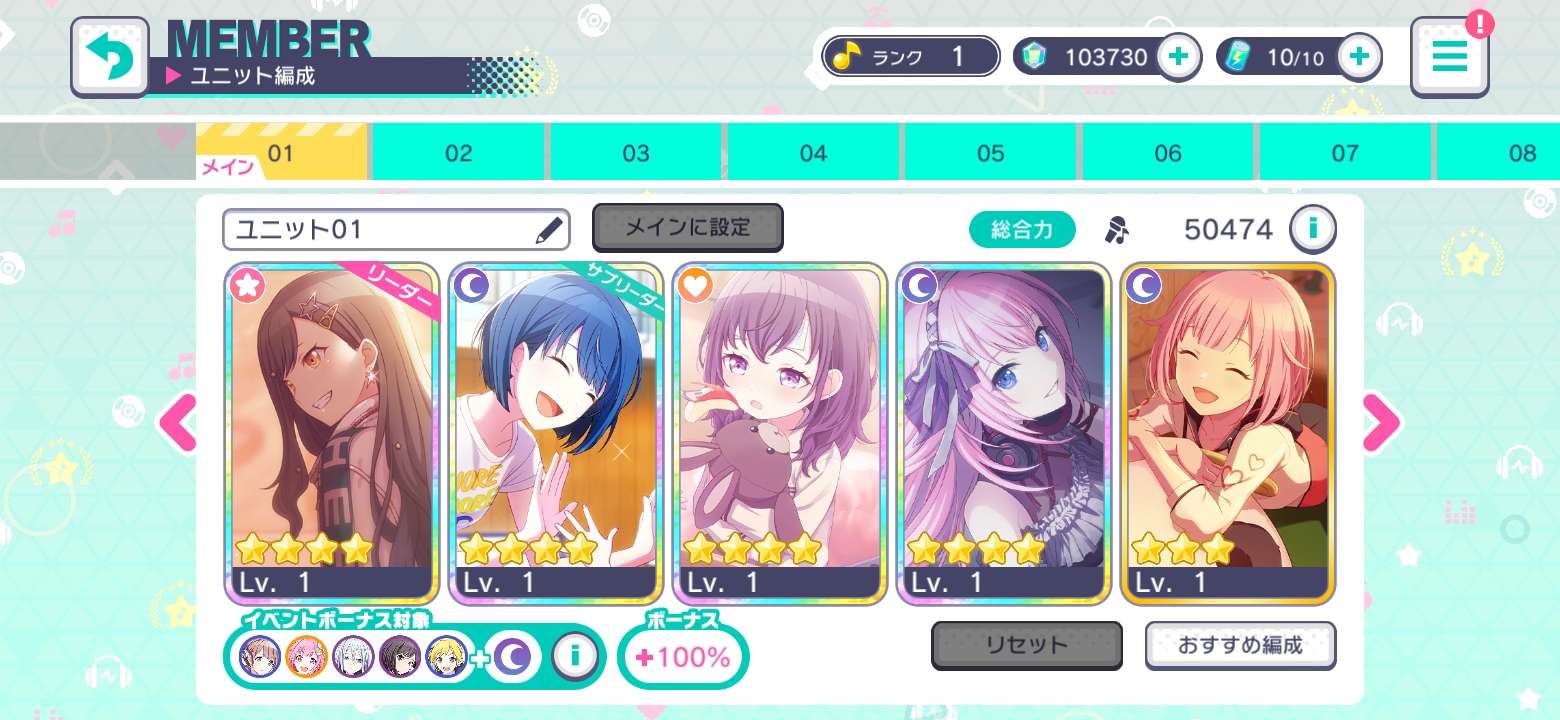Tap おすすめ編成 for recommended formation
The width and height of the screenshot is (1560, 720).
tap(1240, 645)
